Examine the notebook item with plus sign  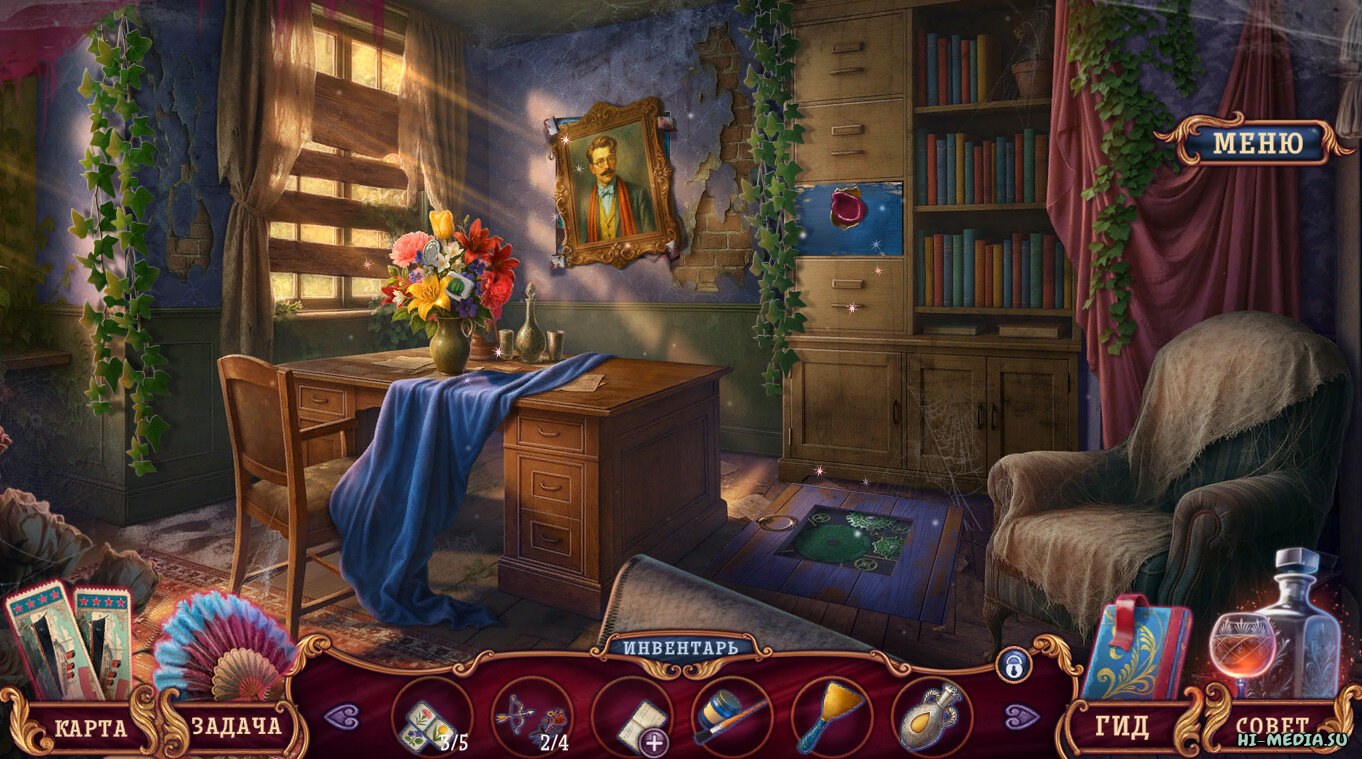[631, 718]
